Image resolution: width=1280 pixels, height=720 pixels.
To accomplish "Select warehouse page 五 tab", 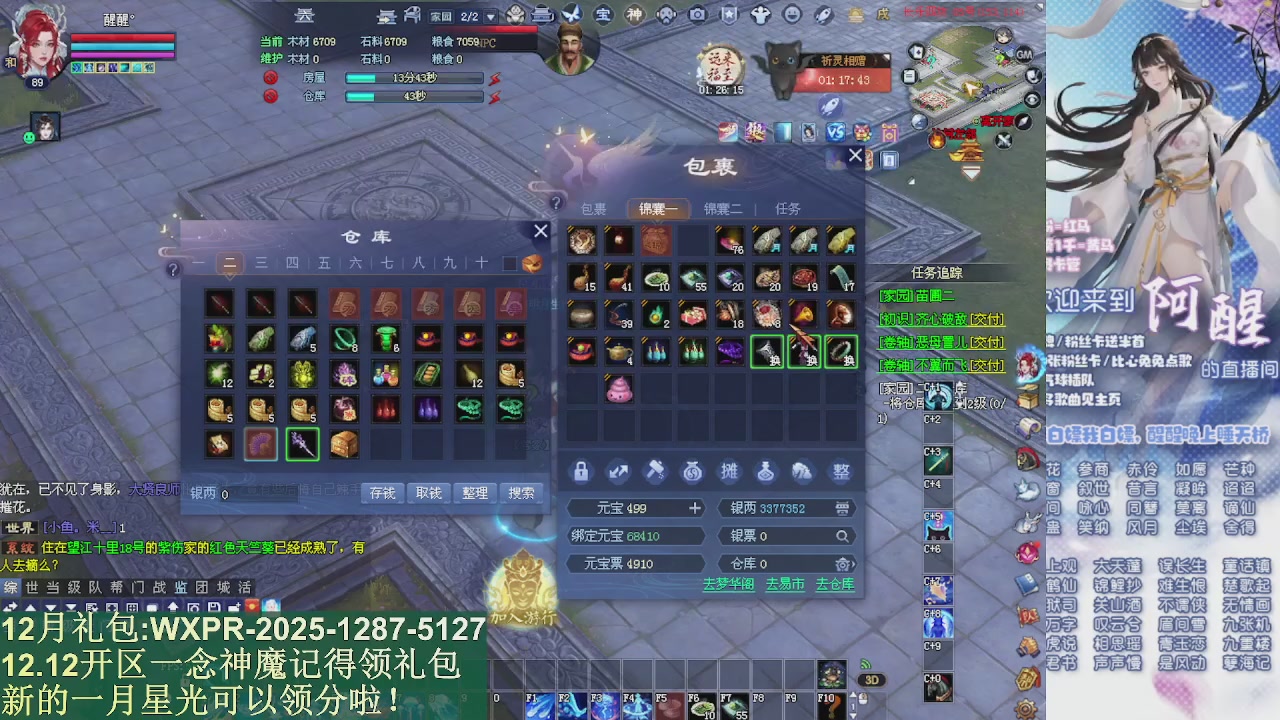I will (x=324, y=263).
